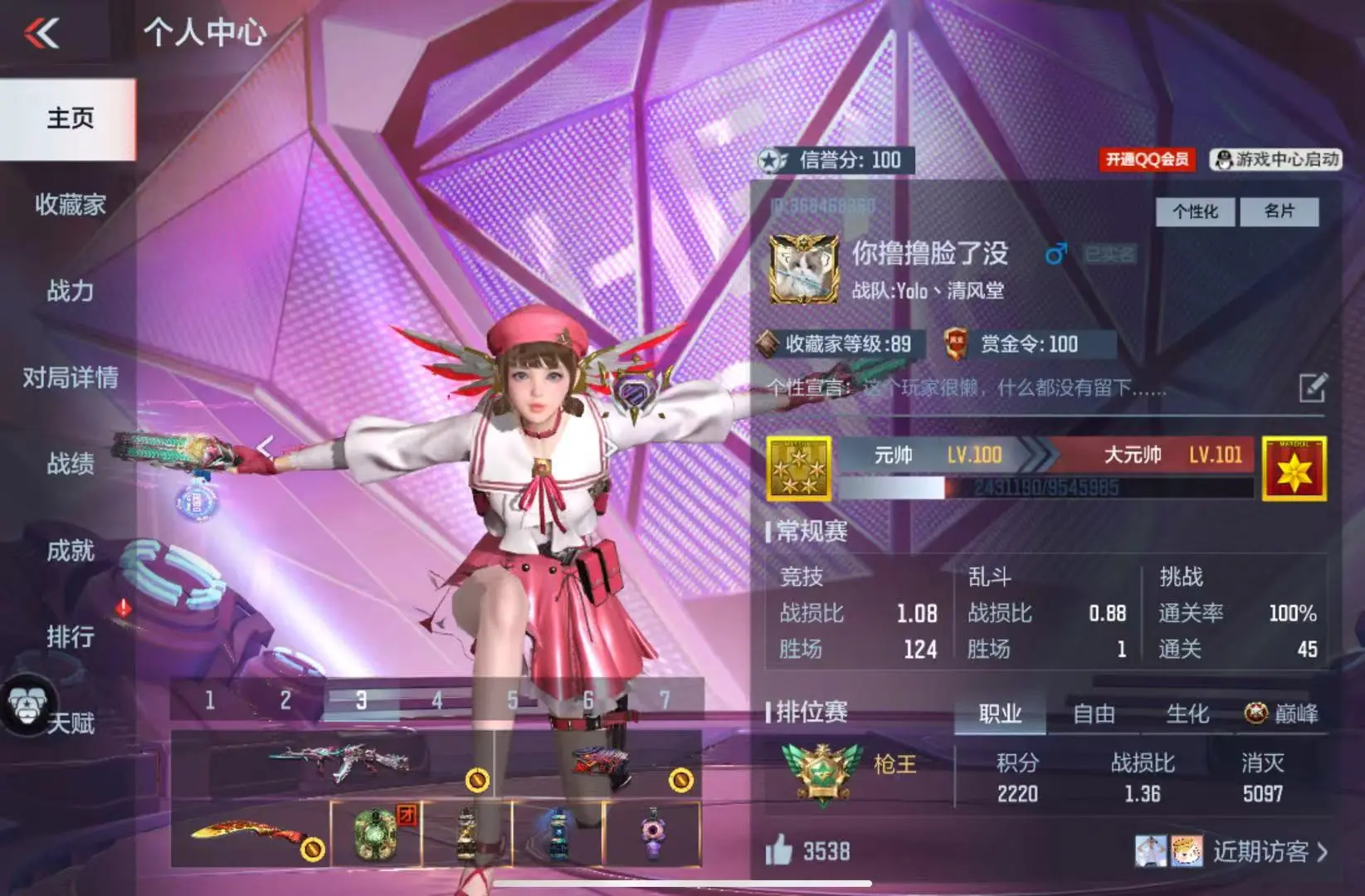Go back with the double-arrow button
Screen dimensions: 1365x896
click(x=41, y=33)
